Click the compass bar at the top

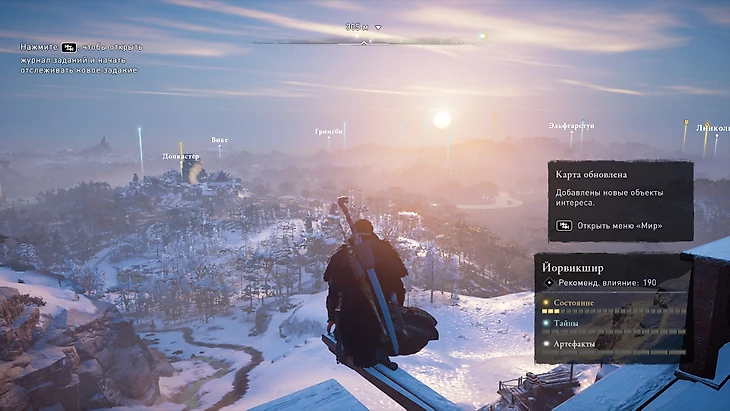pos(365,41)
